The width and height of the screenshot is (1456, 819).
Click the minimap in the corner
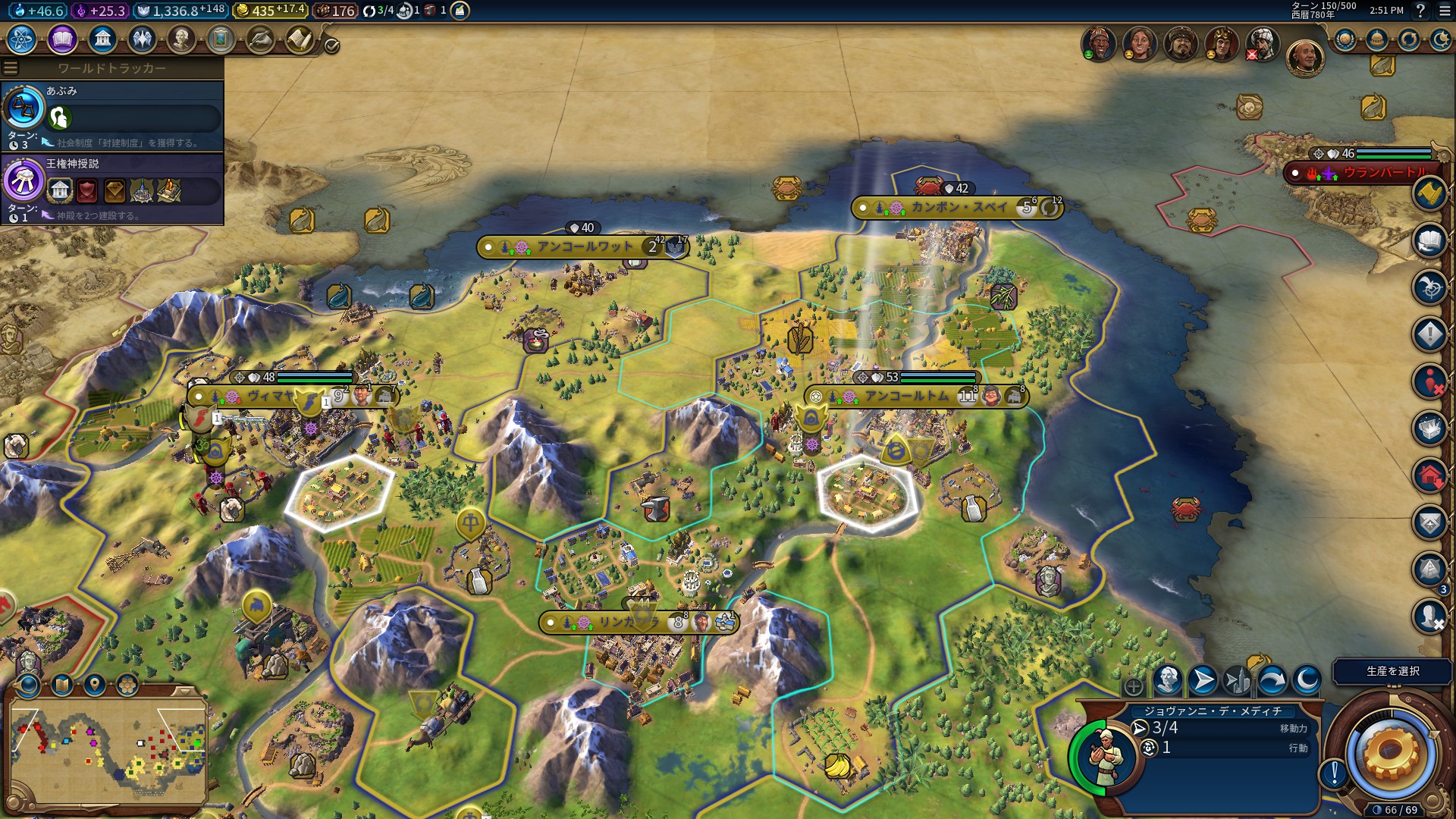click(x=108, y=751)
